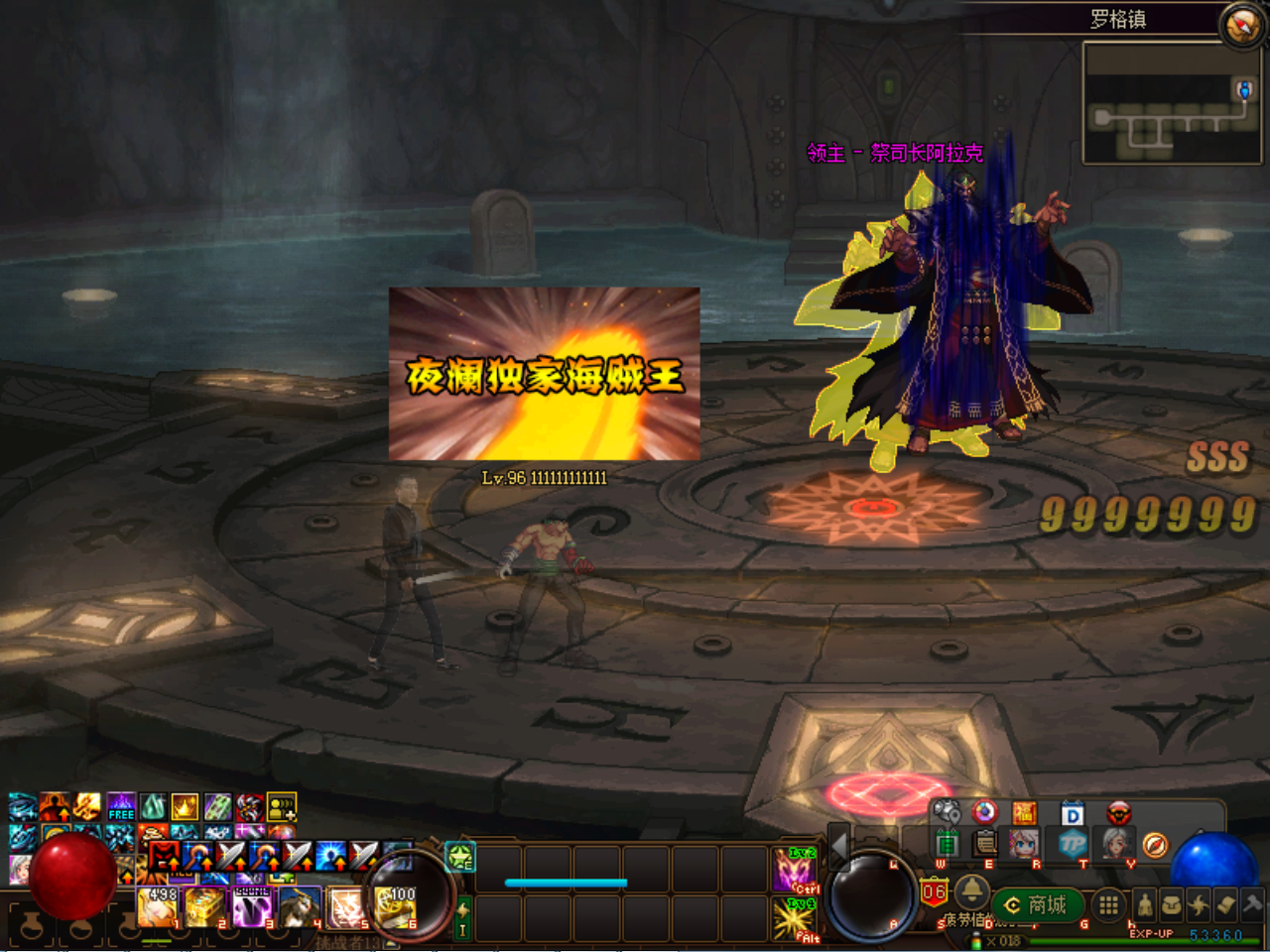Viewport: 1270px width, 952px height.
Task: Click the dungeon minimap
Action: pos(1172,103)
